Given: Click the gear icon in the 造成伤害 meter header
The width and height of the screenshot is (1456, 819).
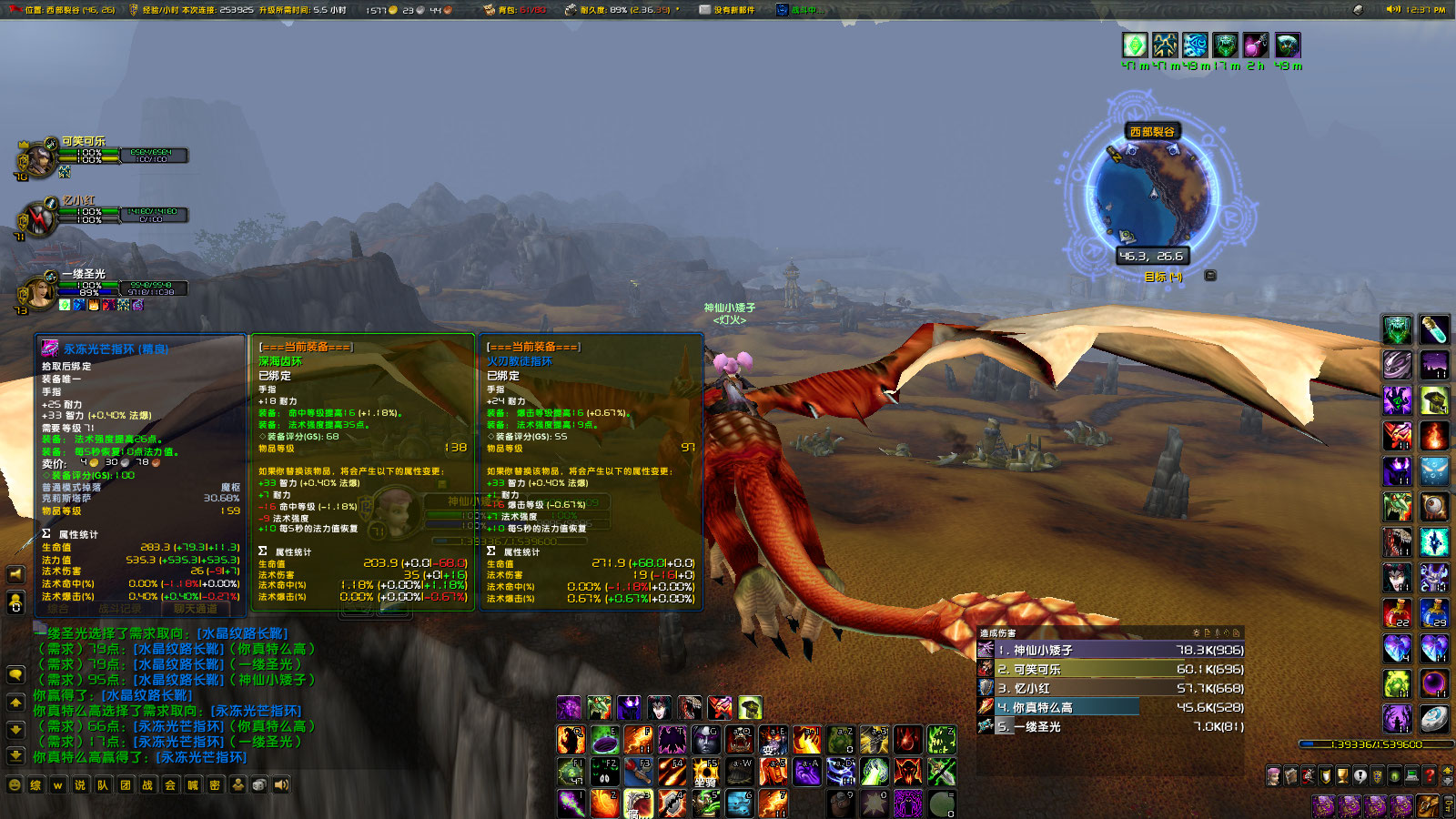Looking at the screenshot, I should [x=1195, y=632].
